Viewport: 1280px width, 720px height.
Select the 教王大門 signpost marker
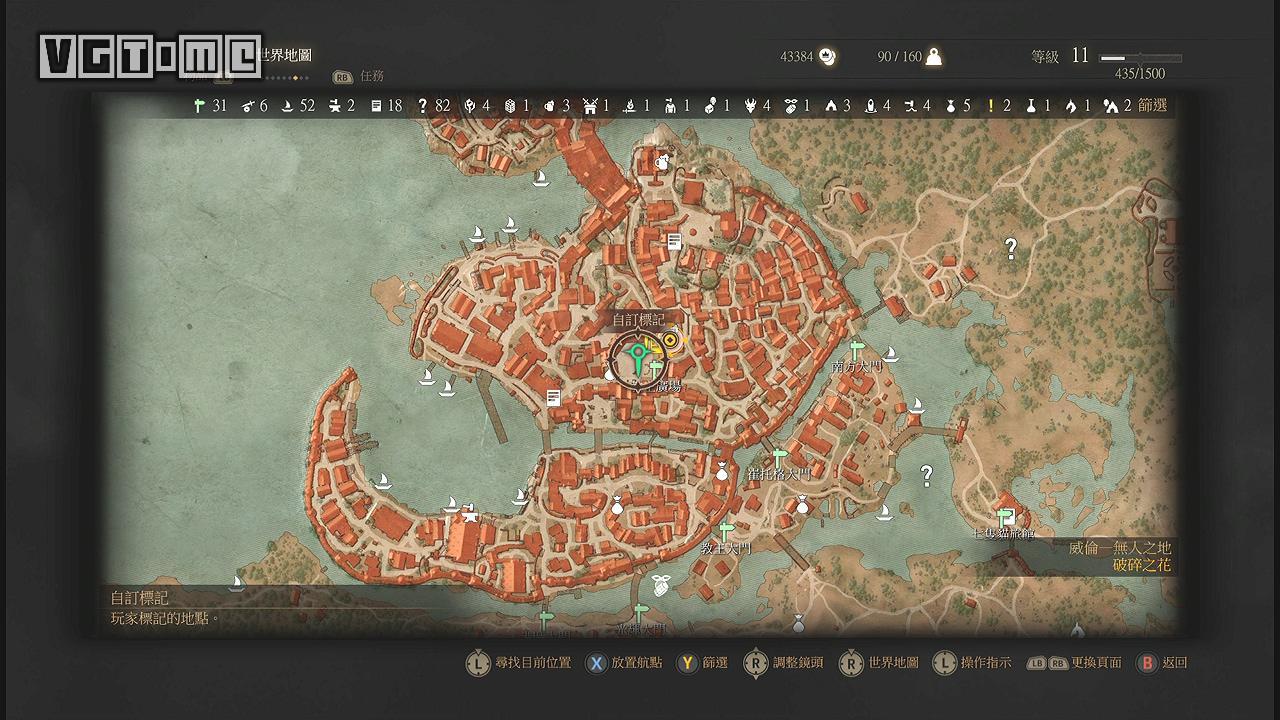[726, 530]
